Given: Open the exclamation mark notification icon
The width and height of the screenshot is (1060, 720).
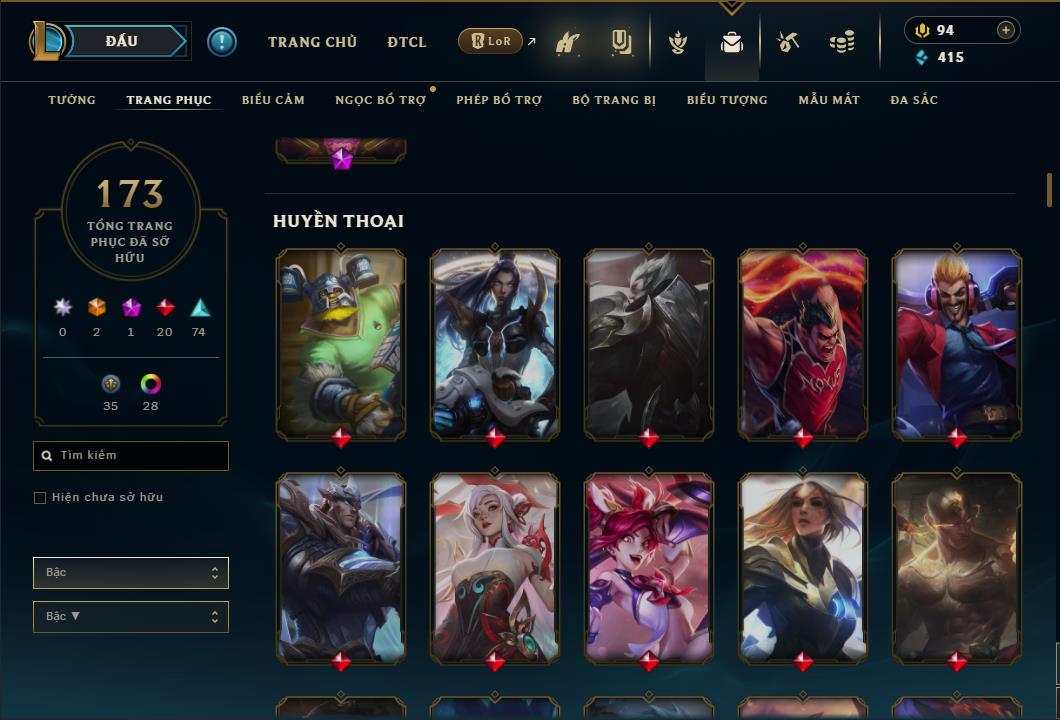Looking at the screenshot, I should [222, 42].
